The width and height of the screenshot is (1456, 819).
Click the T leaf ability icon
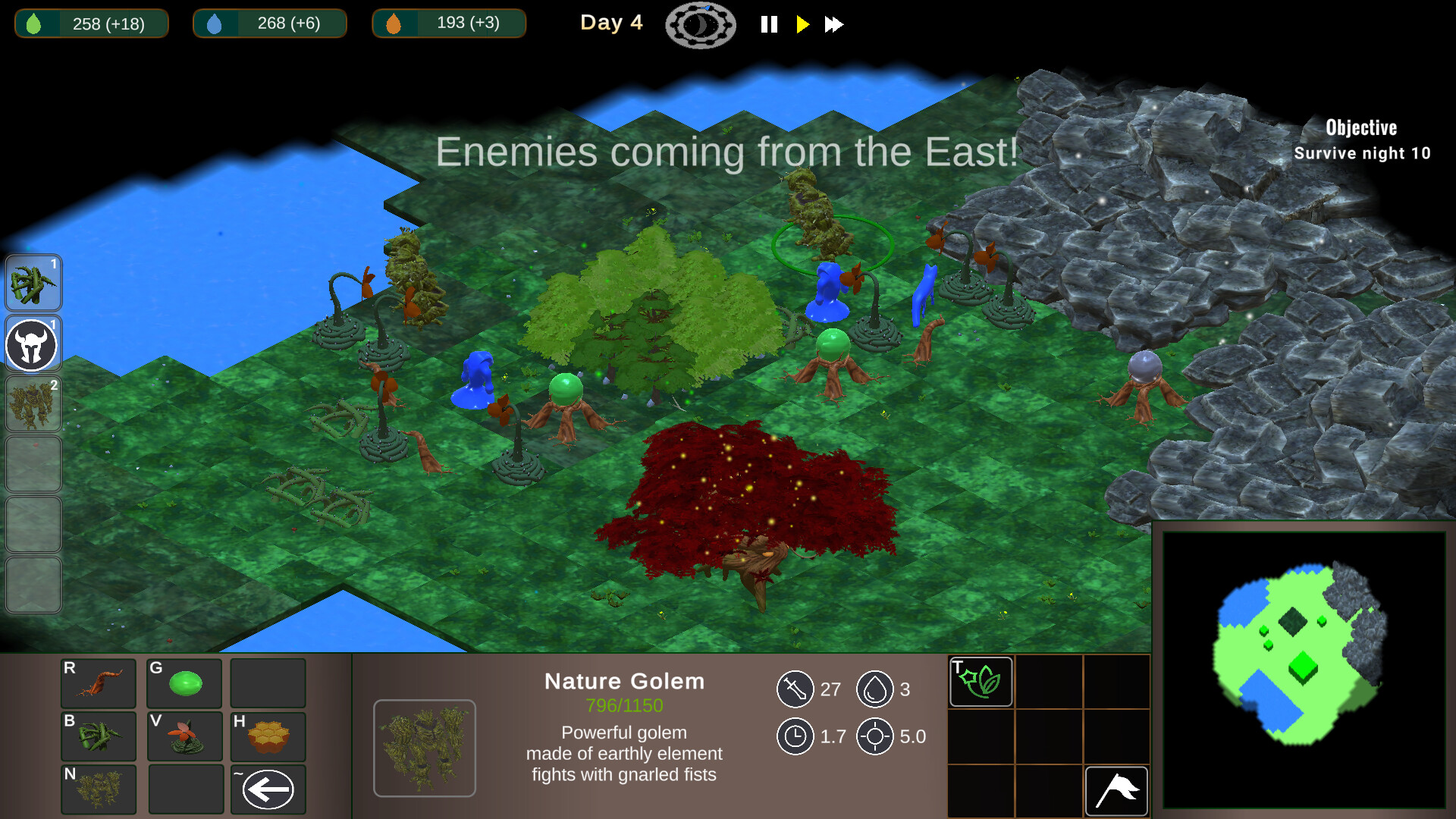coord(980,681)
